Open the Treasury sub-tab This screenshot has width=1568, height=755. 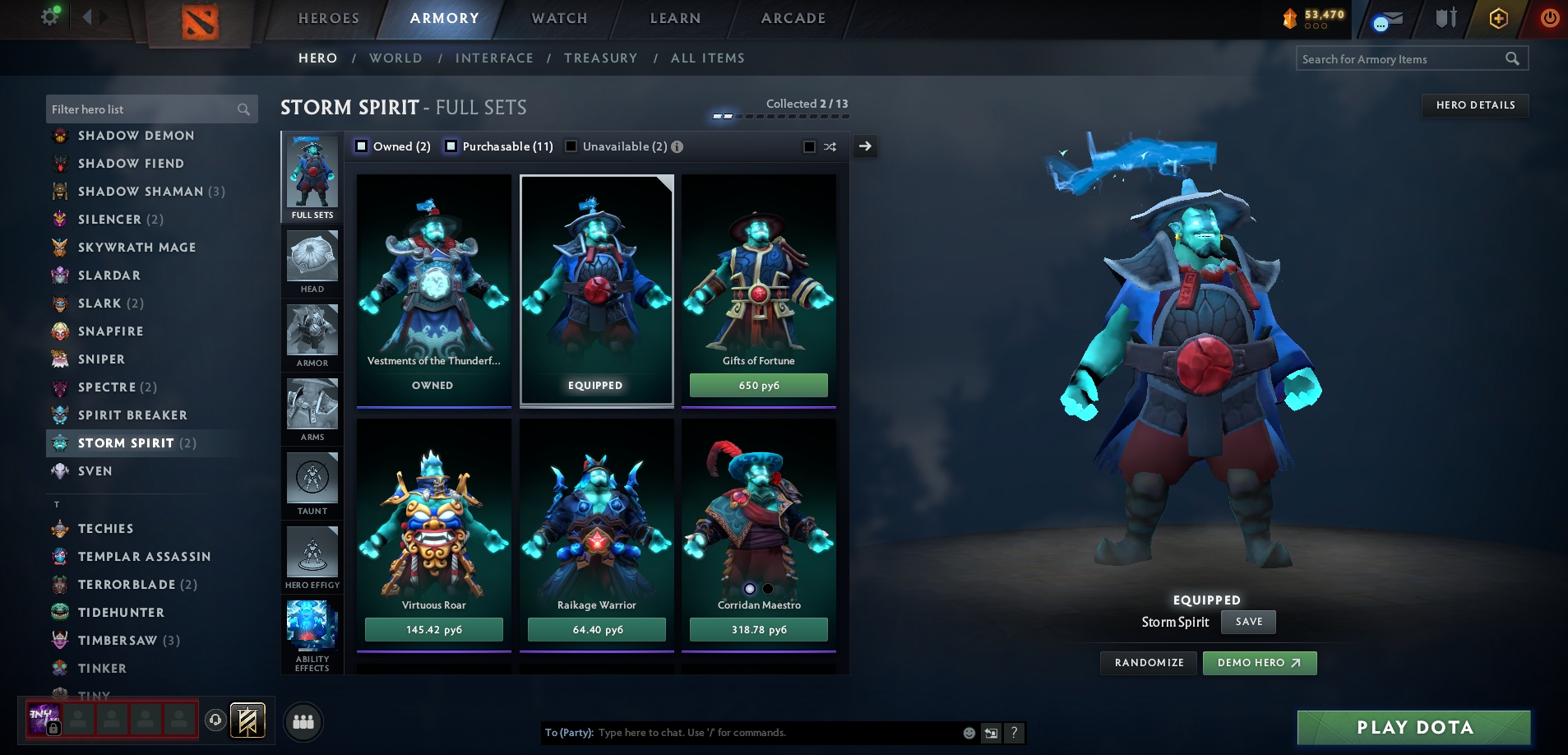click(600, 58)
